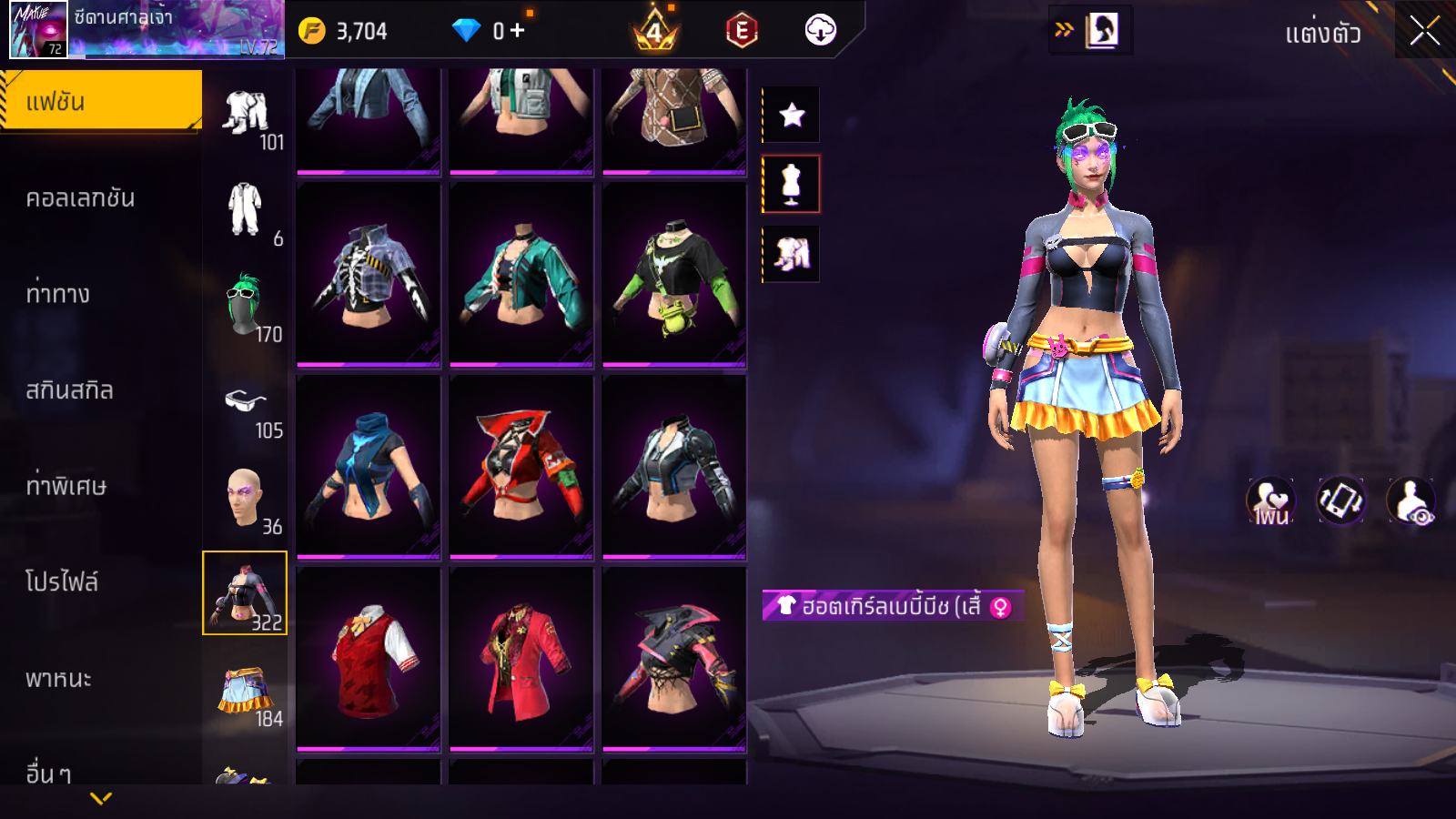Image resolution: width=1456 pixels, height=819 pixels.
Task: Show favorites with the star button
Action: (792, 115)
